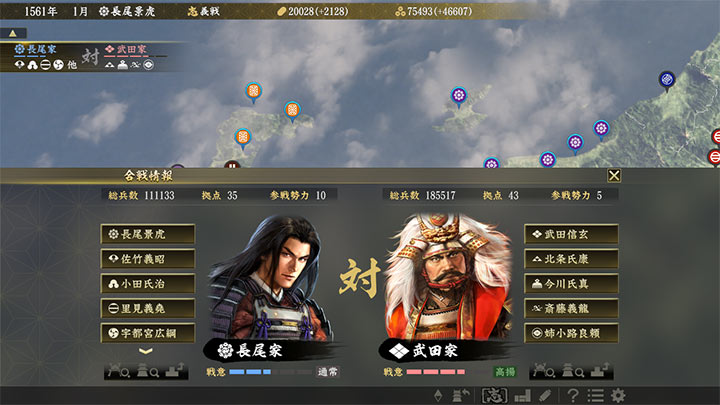The width and height of the screenshot is (720, 405).
Task: Choose 北条氏康 from the right list
Action: point(571,259)
